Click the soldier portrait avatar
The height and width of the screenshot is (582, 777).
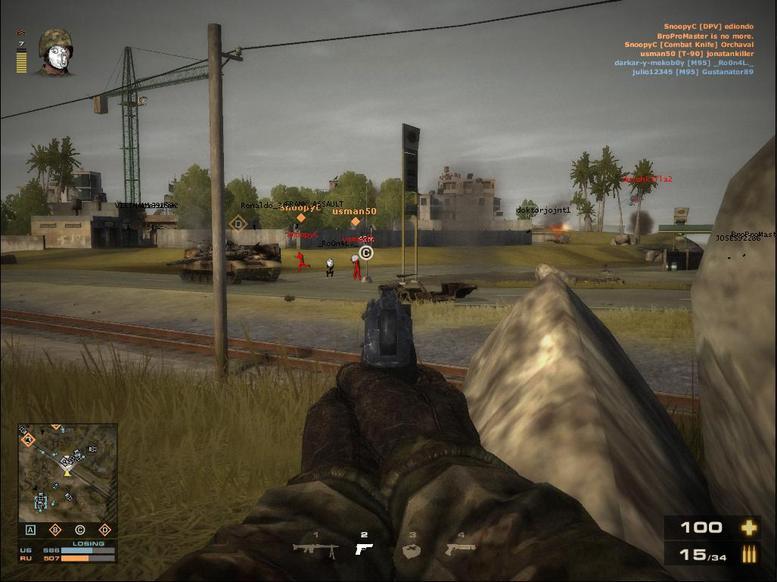tap(55, 52)
